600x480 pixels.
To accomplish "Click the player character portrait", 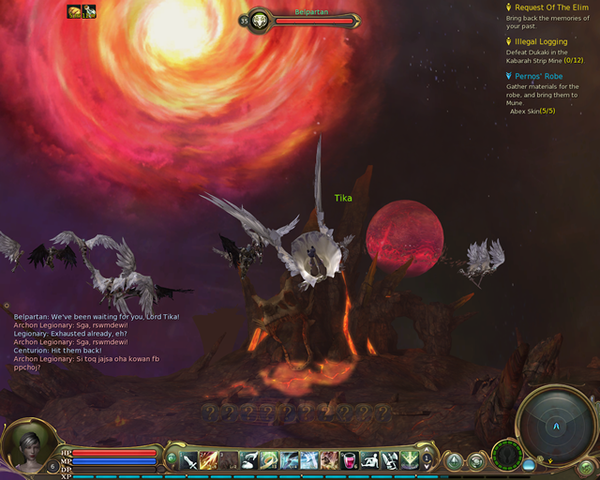I will [x=22, y=447].
